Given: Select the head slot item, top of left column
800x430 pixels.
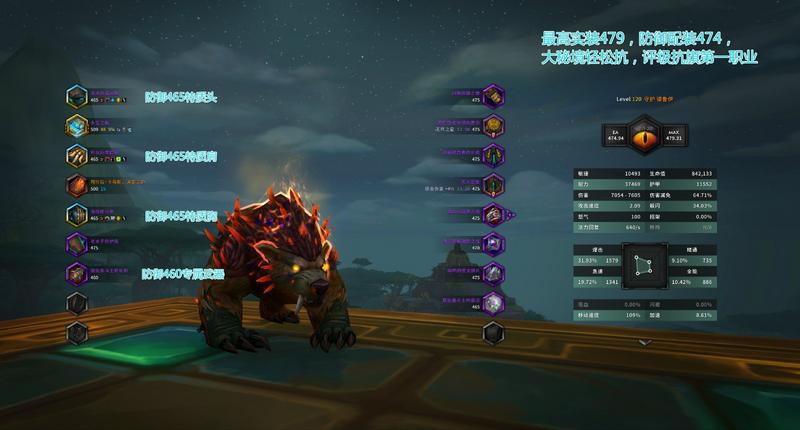Looking at the screenshot, I should coord(78,97).
